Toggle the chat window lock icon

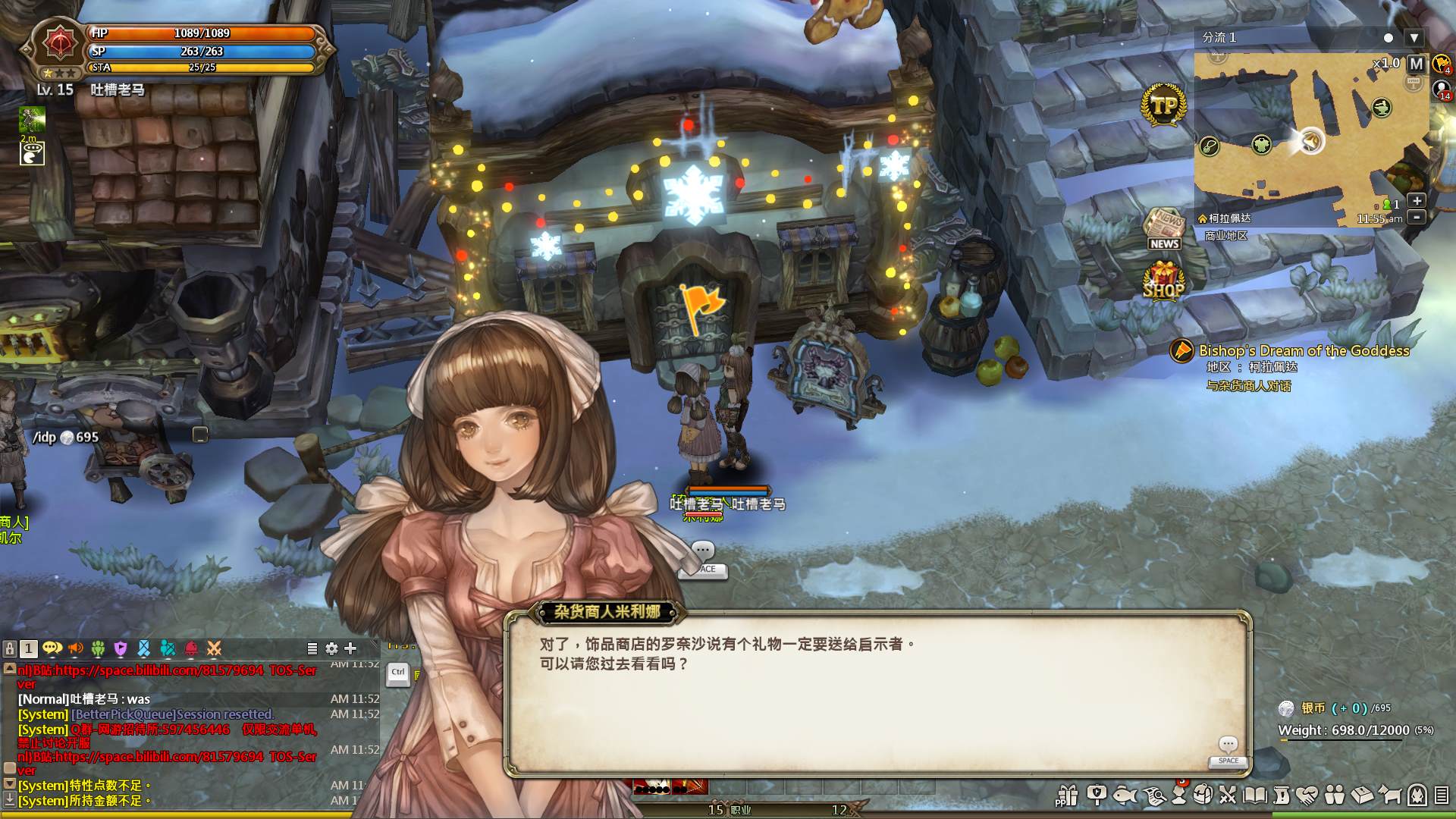(10, 648)
